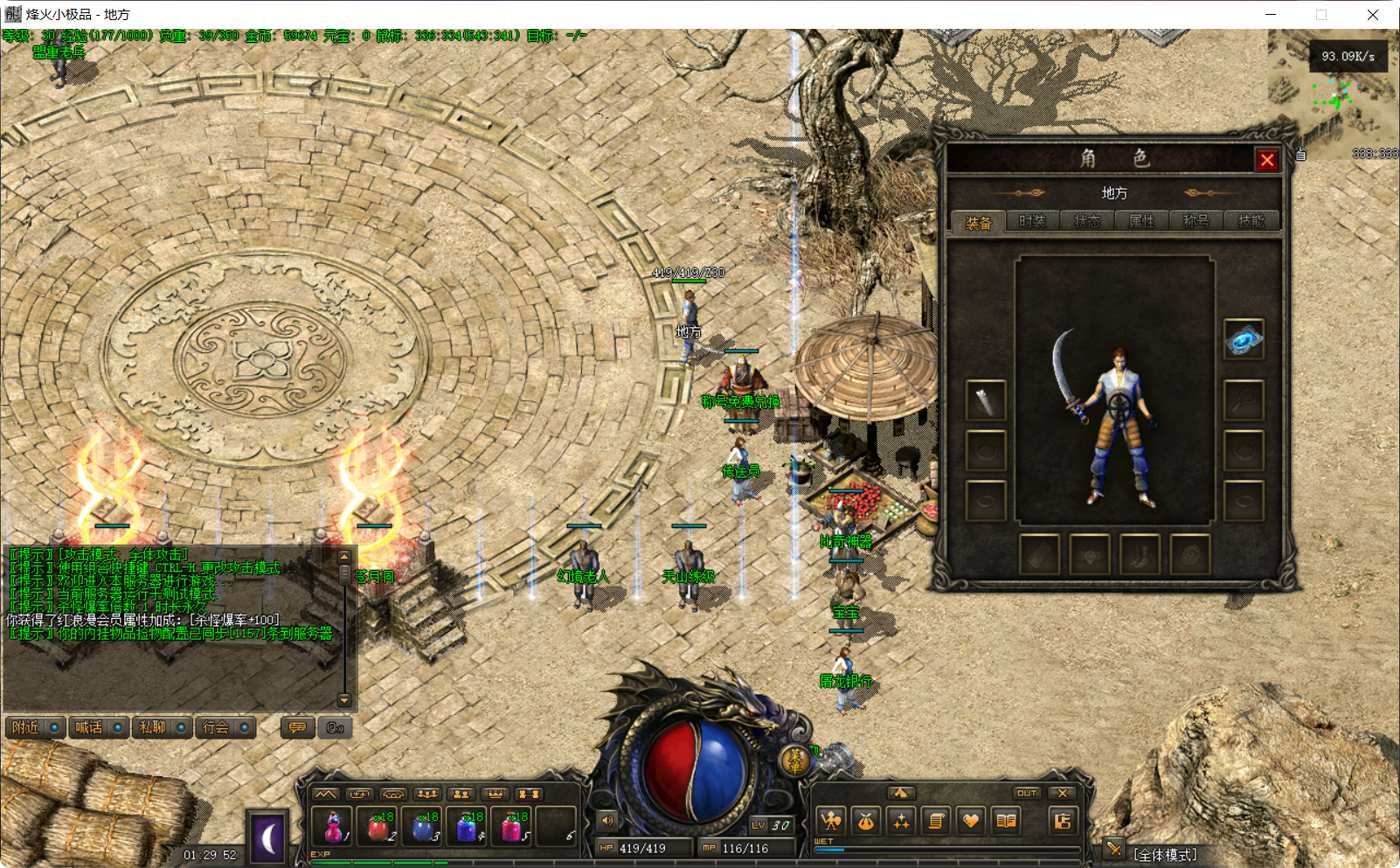The width and height of the screenshot is (1400, 868).
Task: Switch to the 时装 tab
Action: pyautogui.click(x=1032, y=221)
